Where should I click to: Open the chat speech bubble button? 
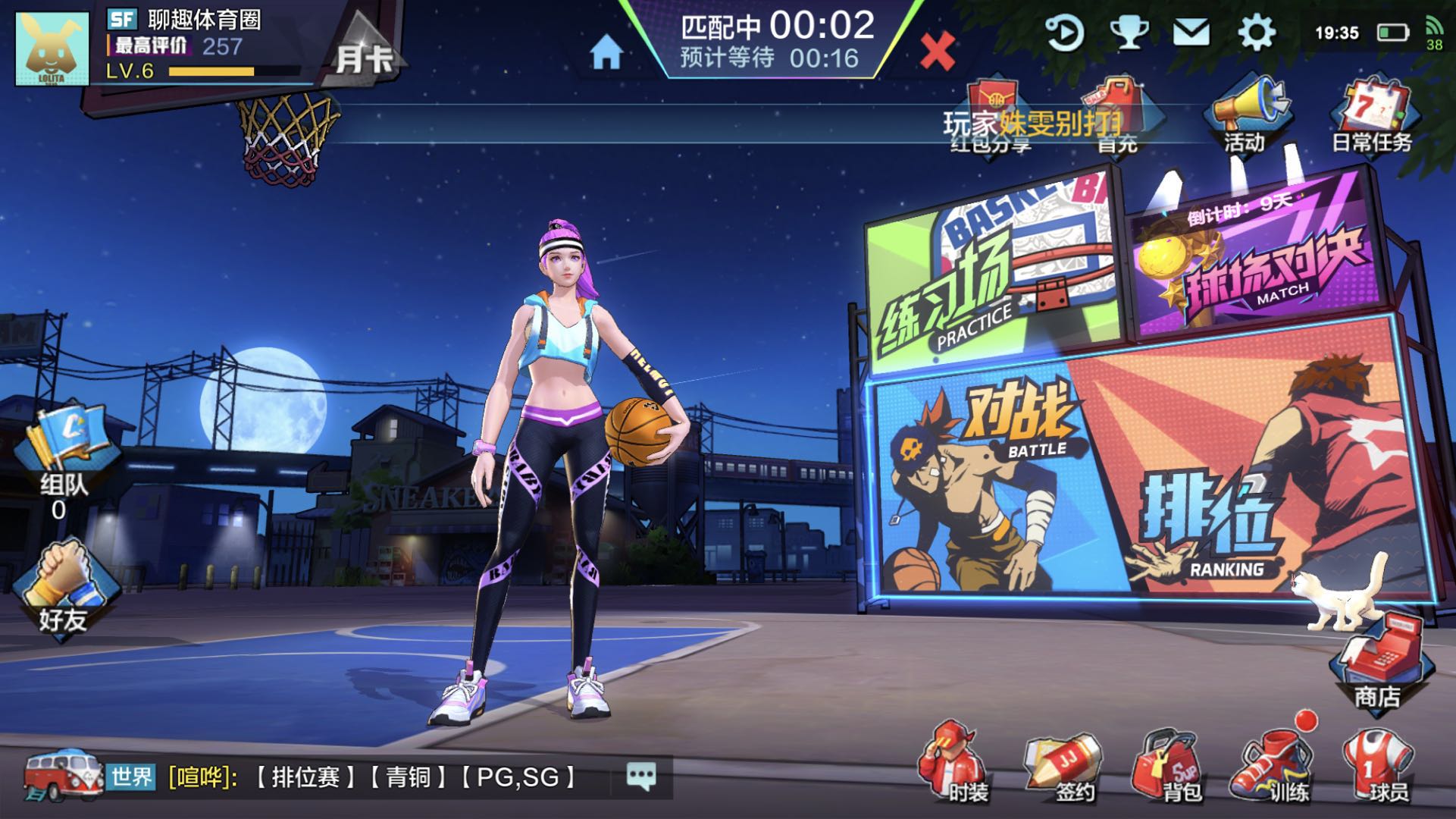pos(641,777)
